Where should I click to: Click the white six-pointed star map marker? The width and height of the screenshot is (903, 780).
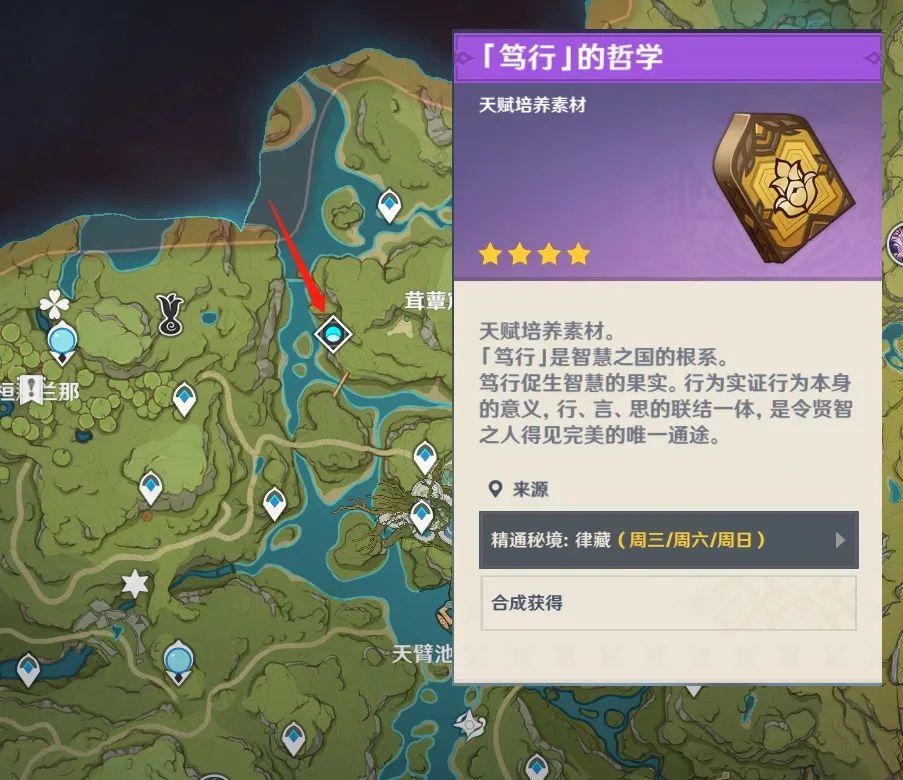click(134, 583)
